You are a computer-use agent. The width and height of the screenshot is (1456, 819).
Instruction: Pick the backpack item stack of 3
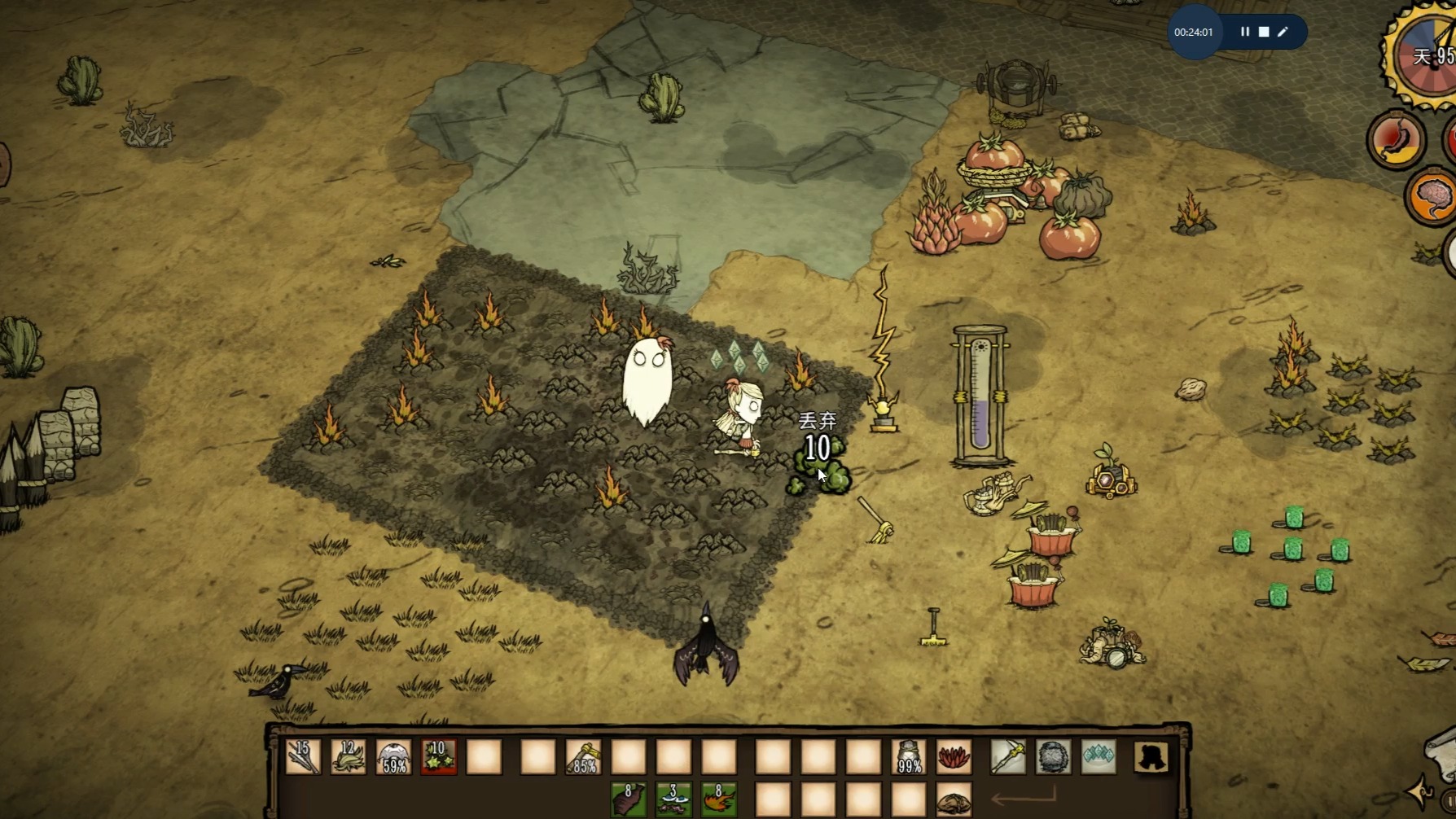[673, 799]
